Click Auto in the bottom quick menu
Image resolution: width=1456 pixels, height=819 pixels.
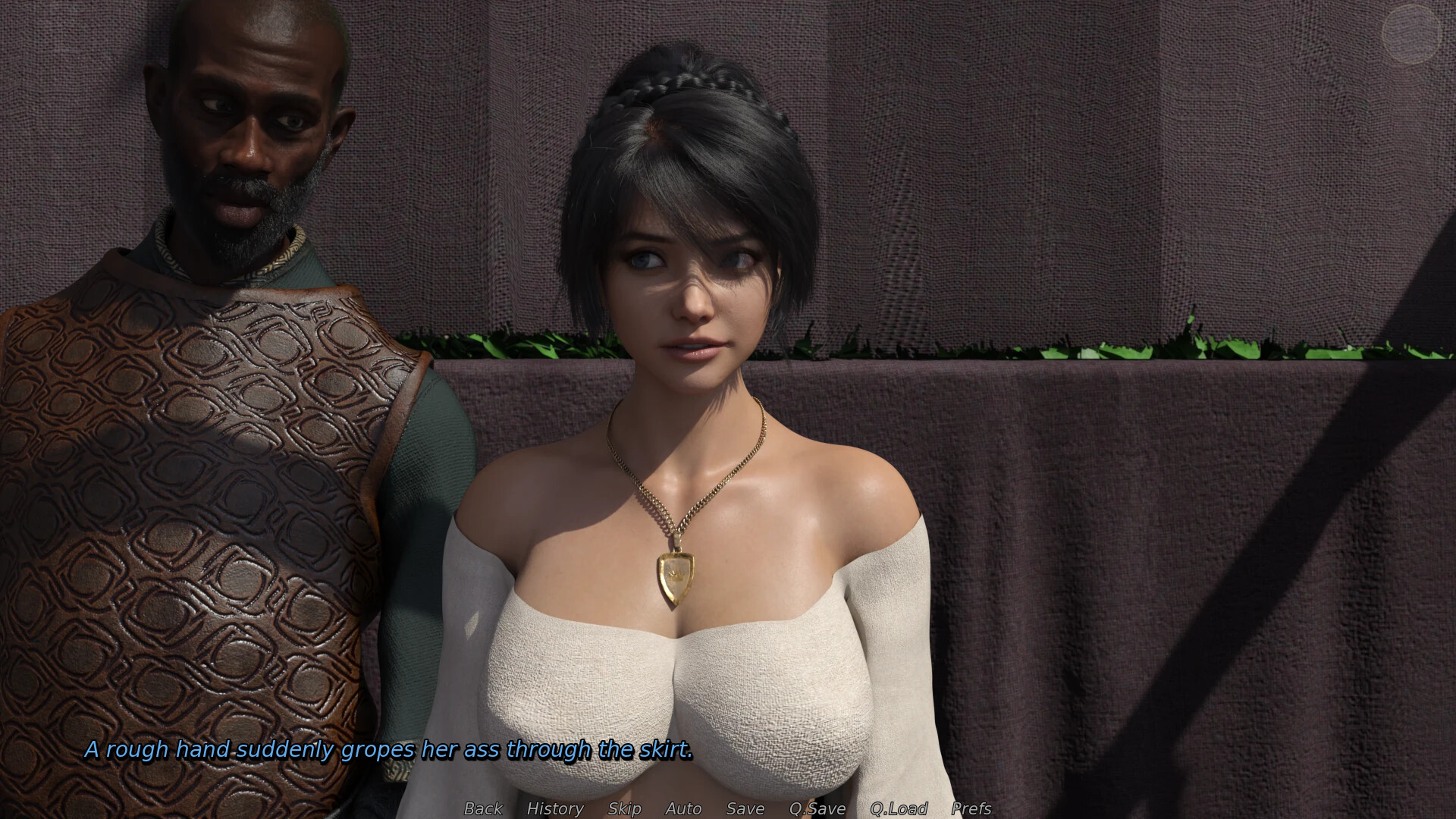pyautogui.click(x=682, y=808)
